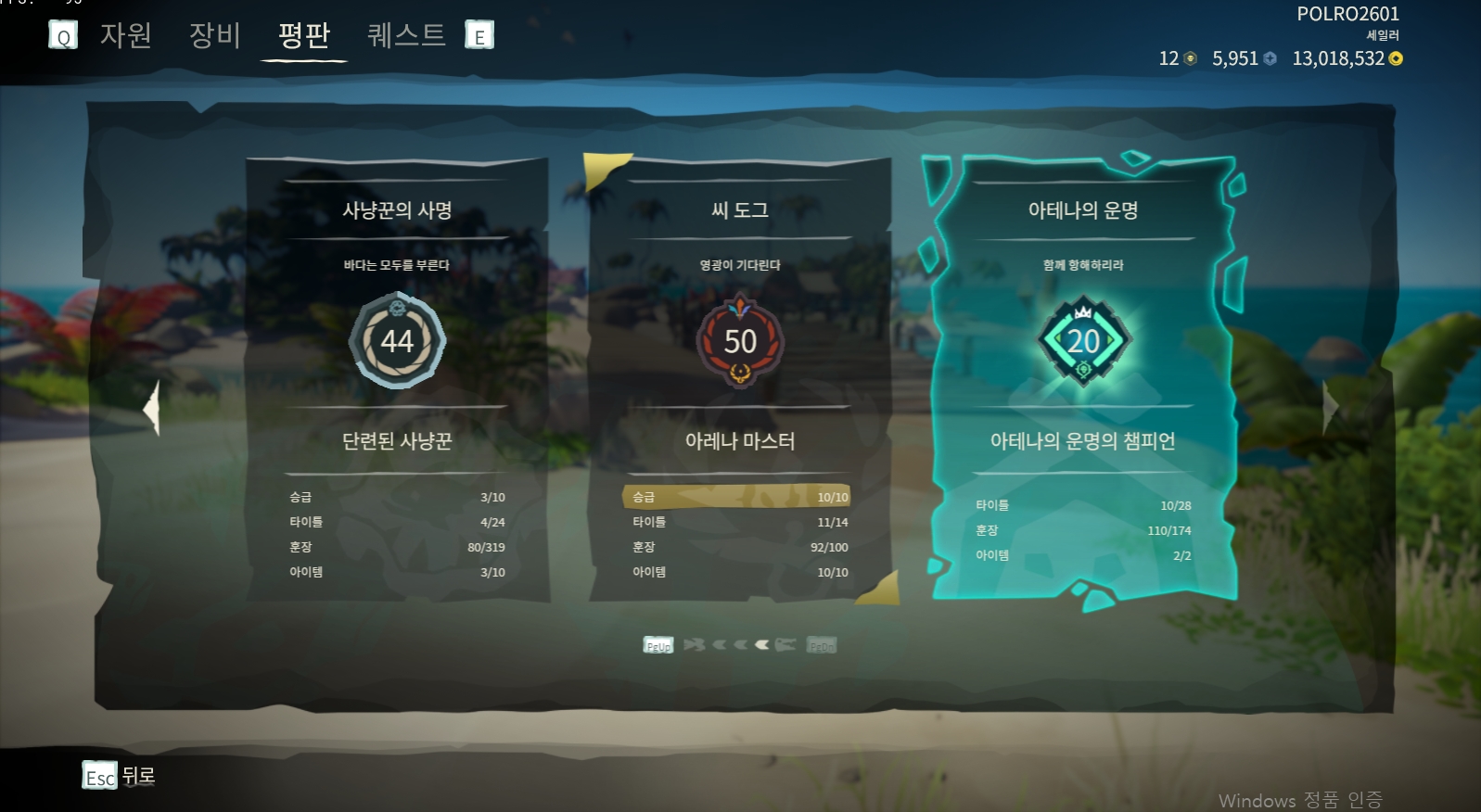Click the POLRO2601 player name

point(1349,14)
